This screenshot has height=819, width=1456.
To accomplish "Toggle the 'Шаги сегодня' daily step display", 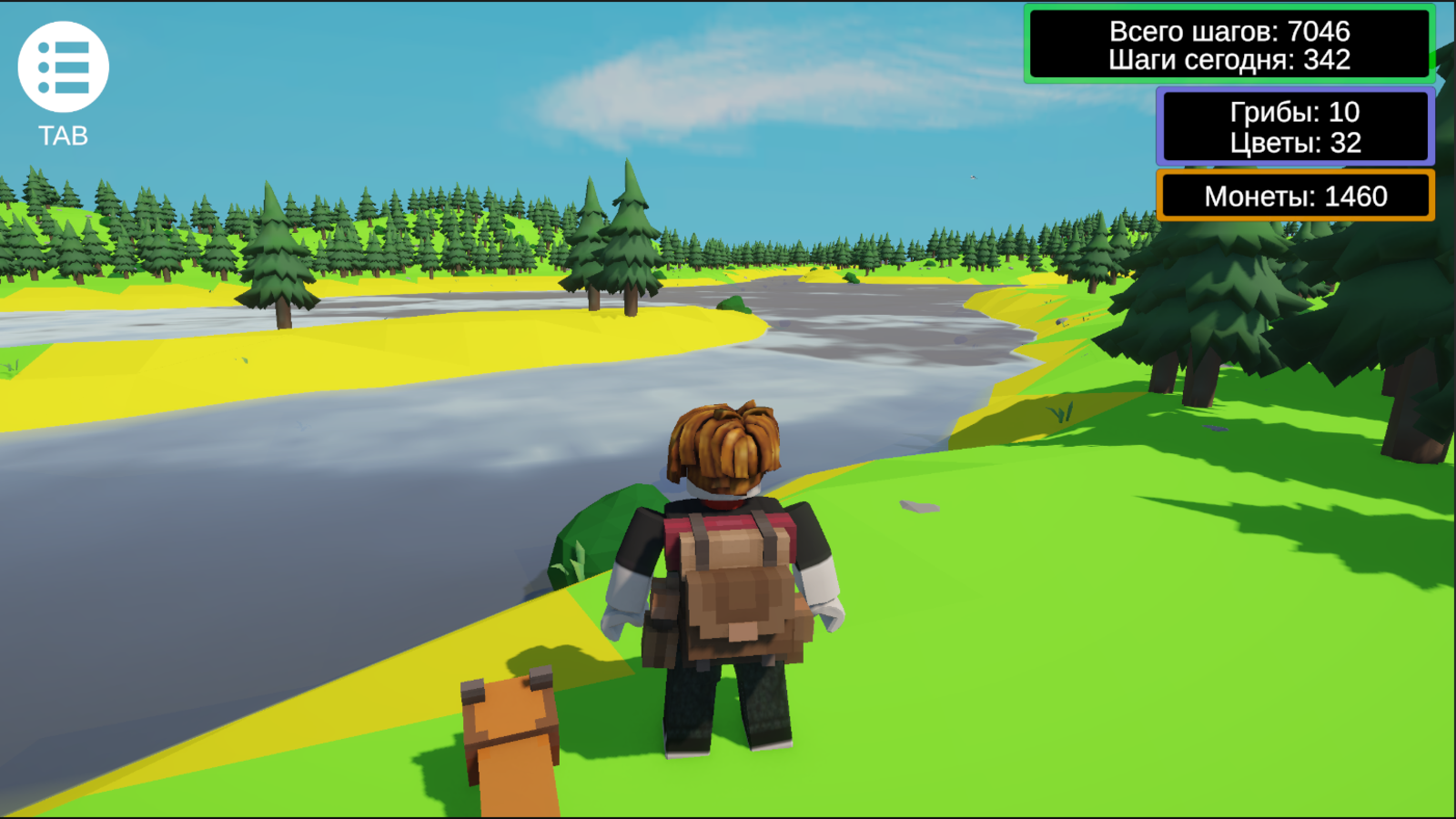I will click(x=1230, y=62).
